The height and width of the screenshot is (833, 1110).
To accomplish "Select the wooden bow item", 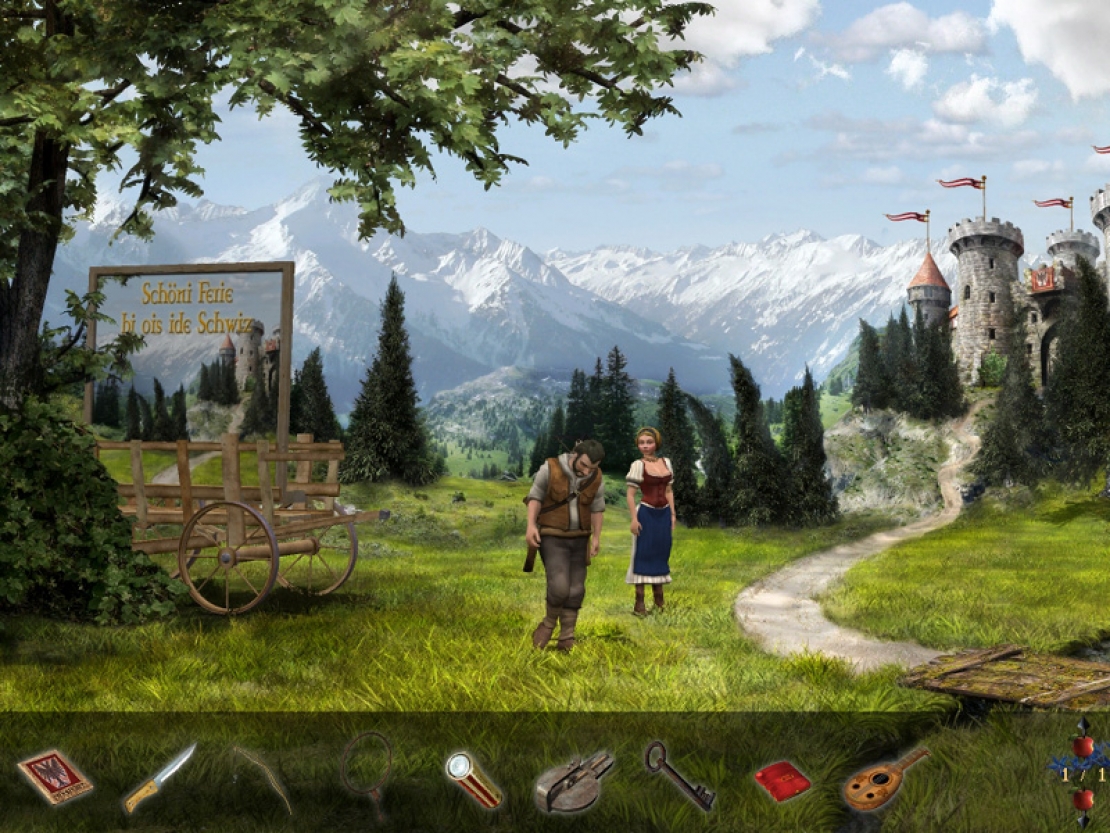I will [x=262, y=776].
